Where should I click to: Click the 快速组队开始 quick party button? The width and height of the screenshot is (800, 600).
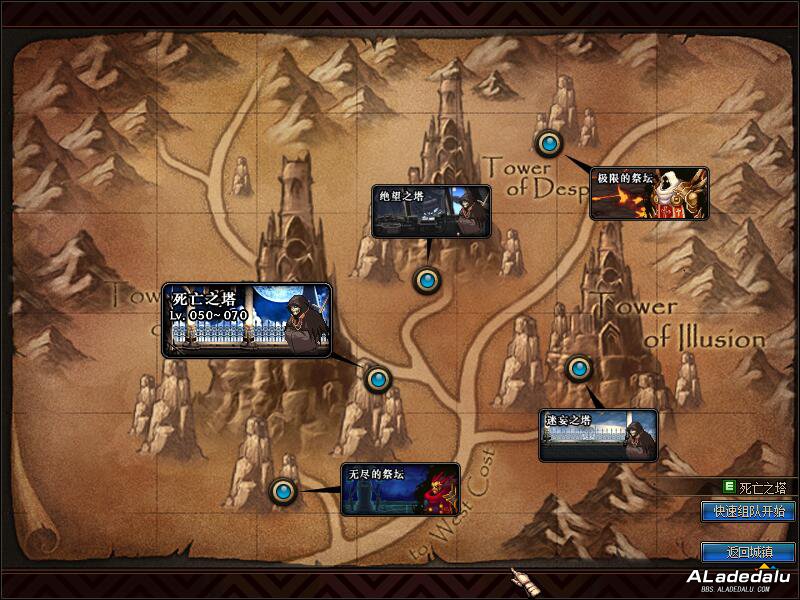tap(749, 511)
